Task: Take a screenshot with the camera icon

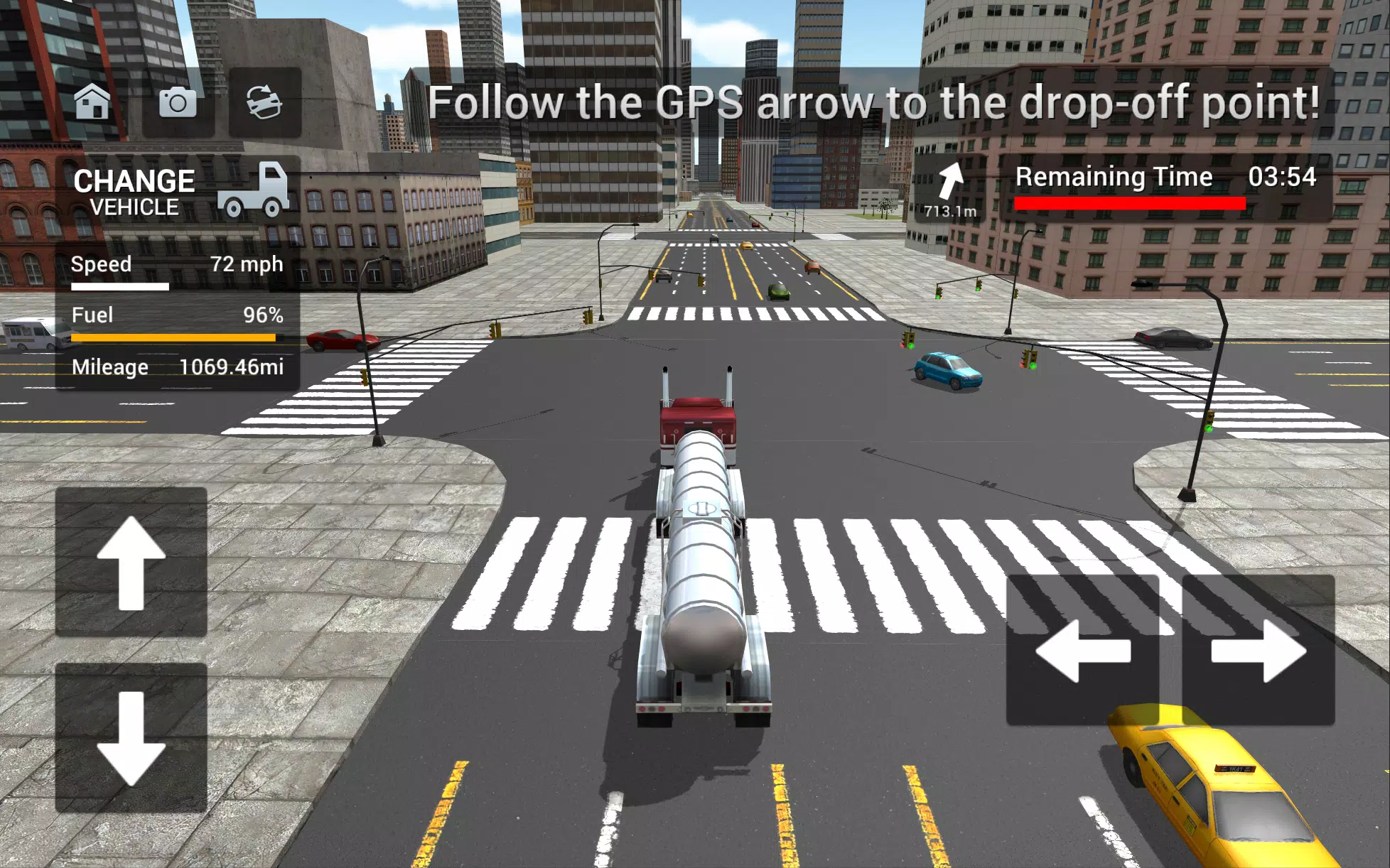Action: tap(178, 104)
